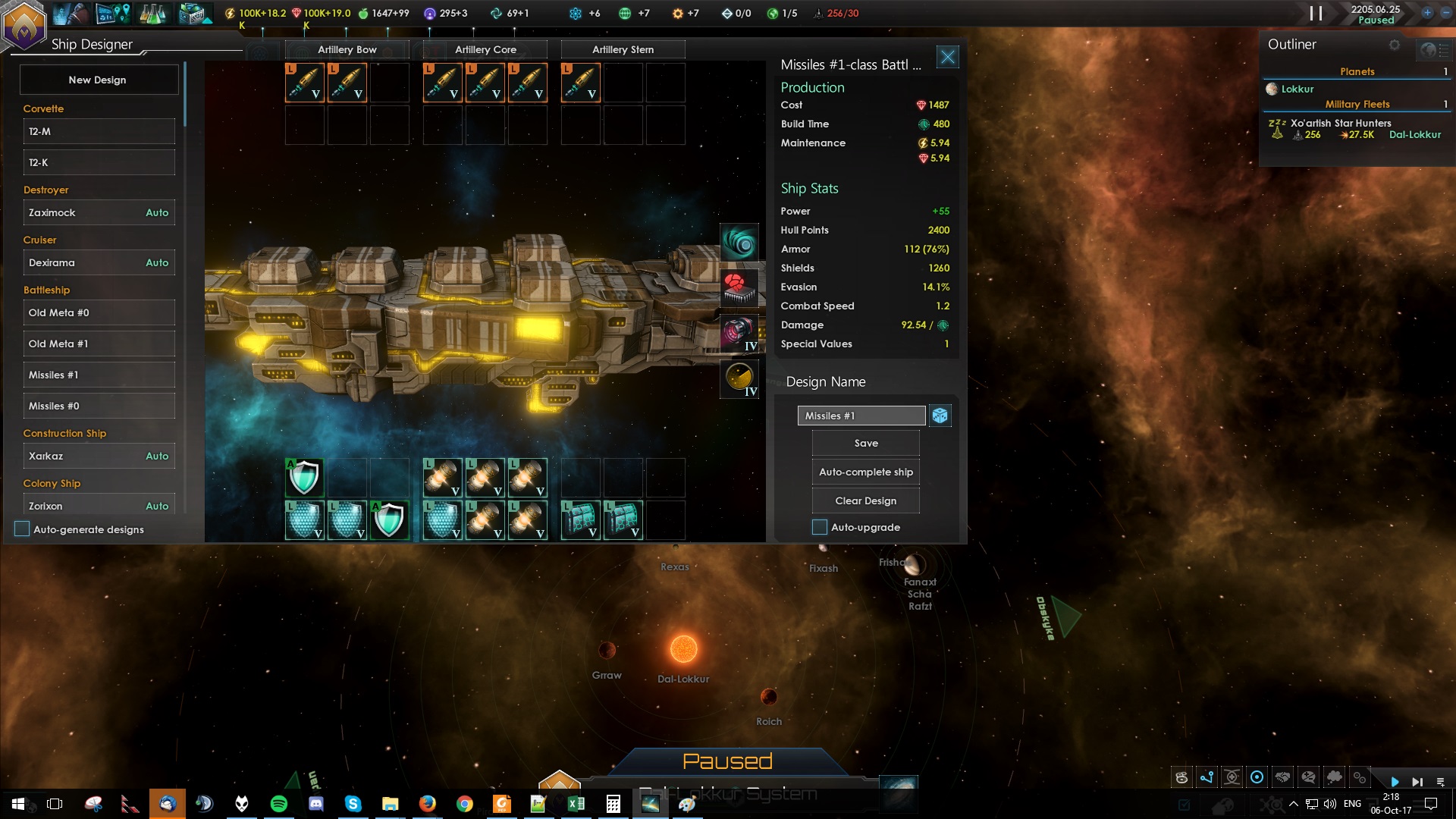Enable the Auto-upgrade checkbox

[820, 527]
